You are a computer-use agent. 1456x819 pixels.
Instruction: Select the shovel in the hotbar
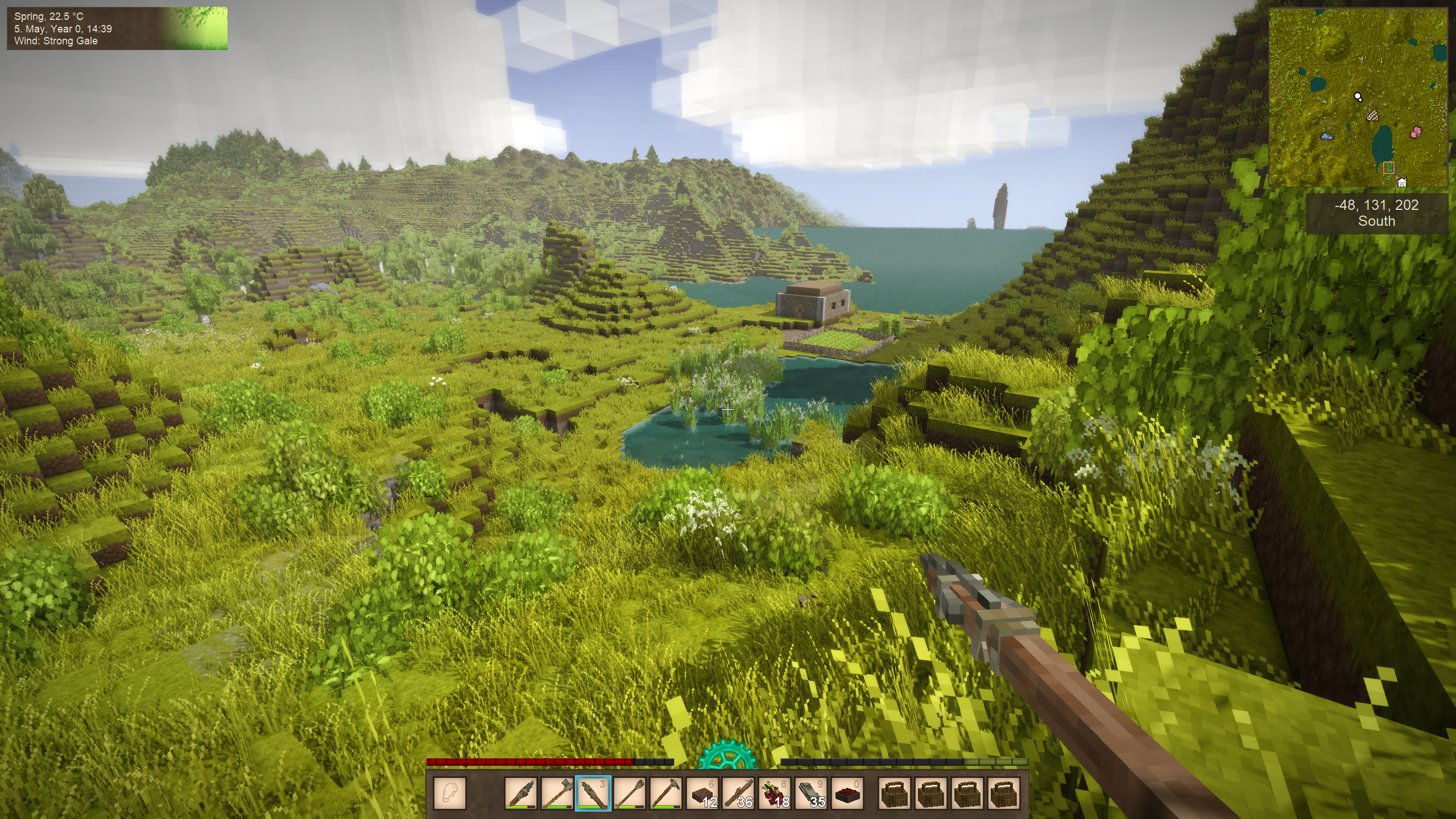[628, 793]
